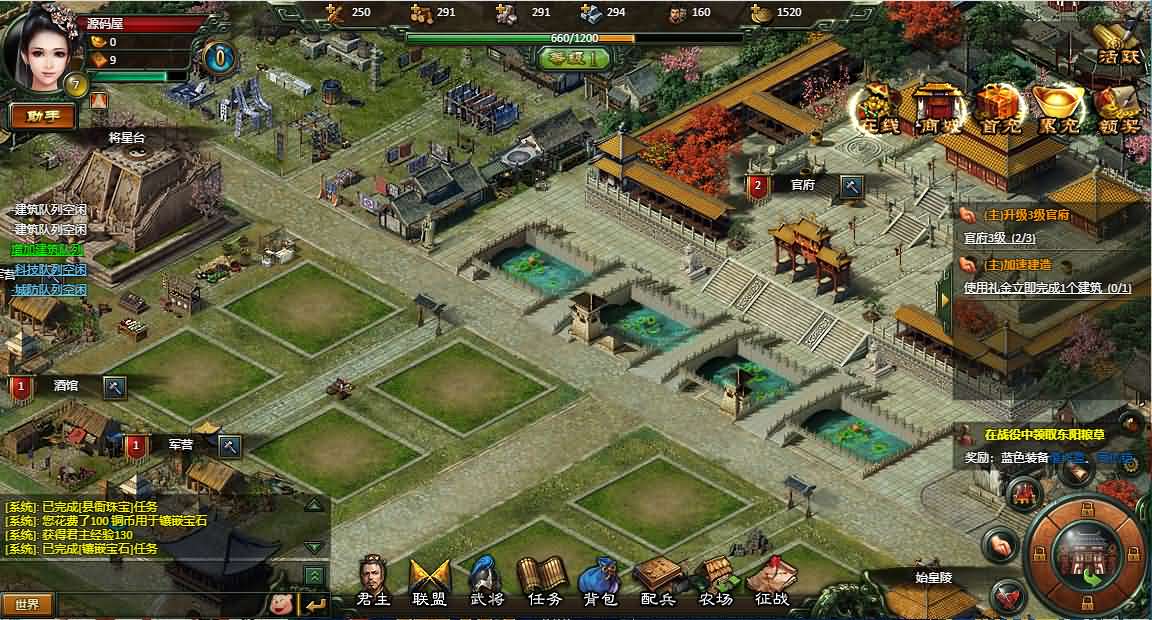The width and height of the screenshot is (1152, 620).
Task: Open the 农场 farm menu
Action: pos(715,582)
